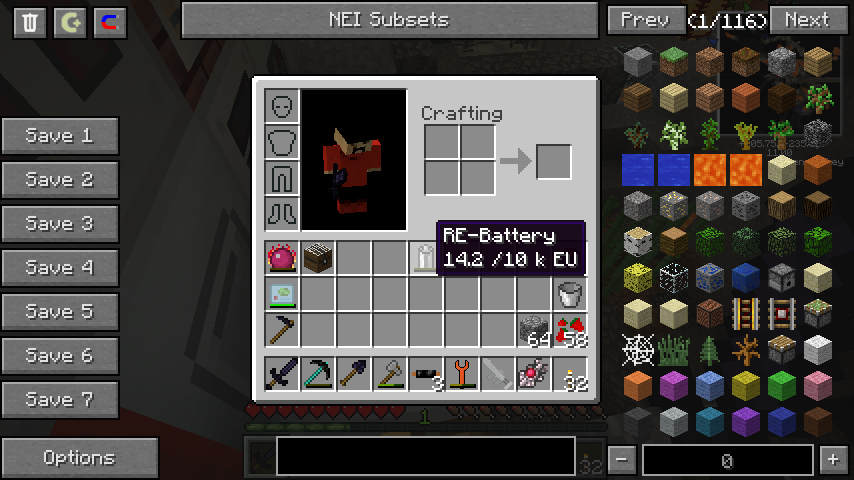
Task: Open the NEI Subsets dropdown
Action: (389, 20)
